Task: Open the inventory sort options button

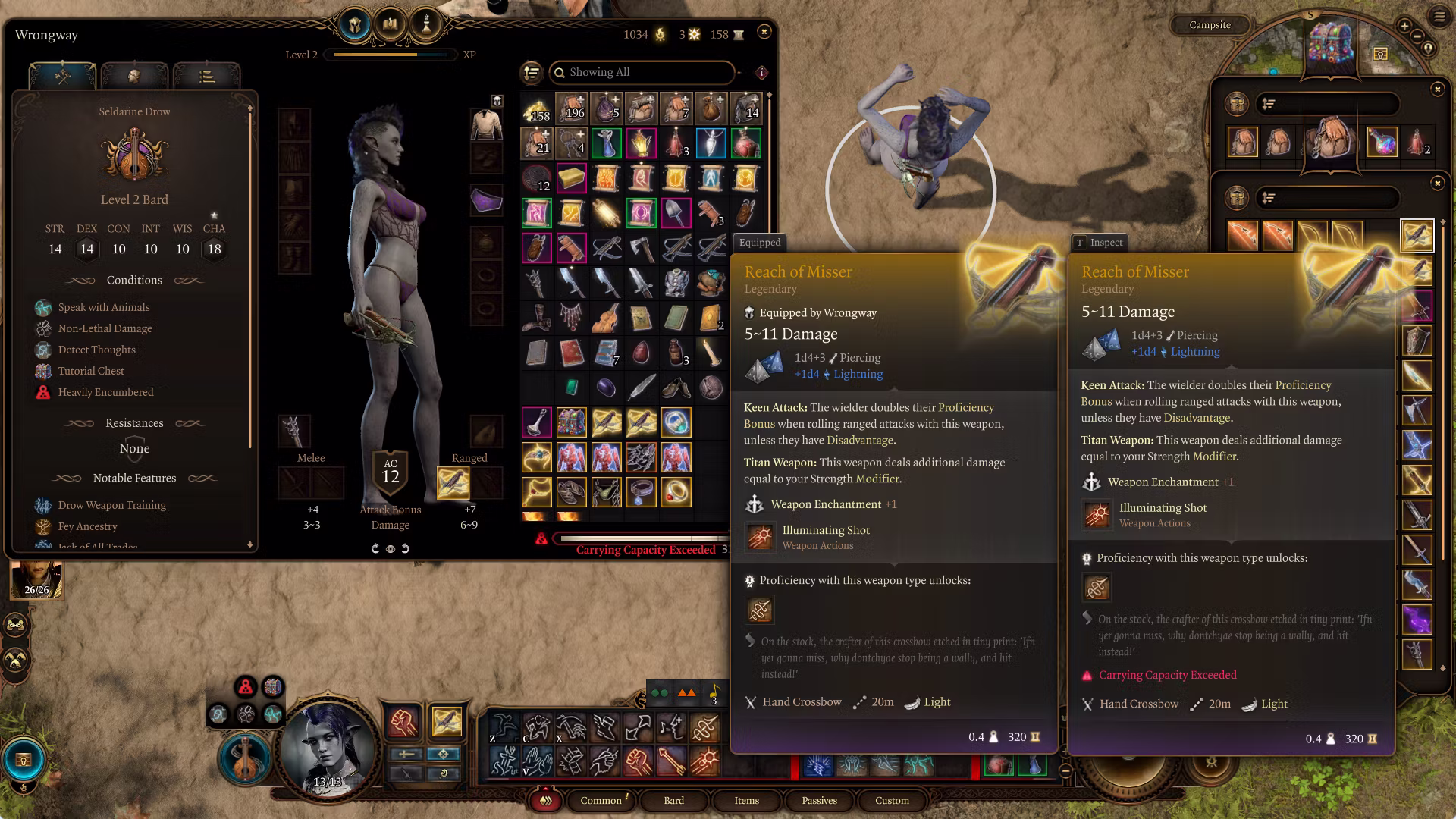Action: [x=532, y=72]
